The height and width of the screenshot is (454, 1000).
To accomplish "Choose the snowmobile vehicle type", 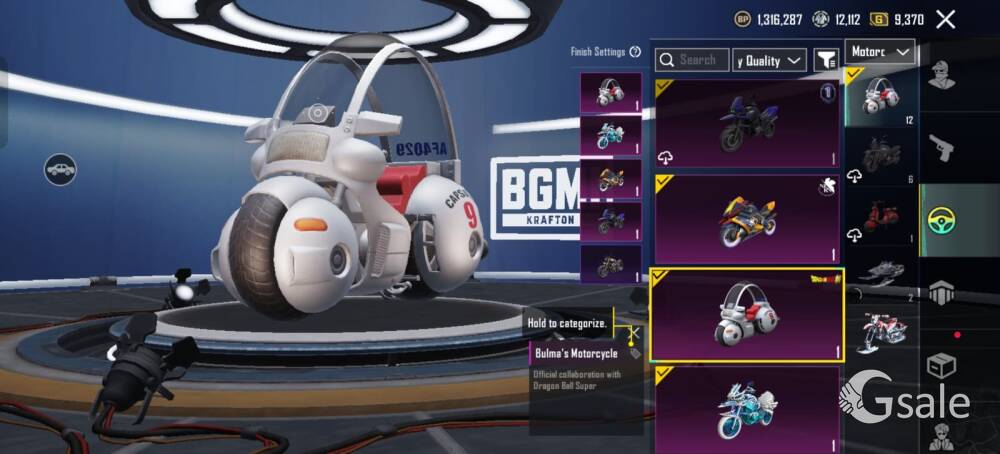I will 881,272.
